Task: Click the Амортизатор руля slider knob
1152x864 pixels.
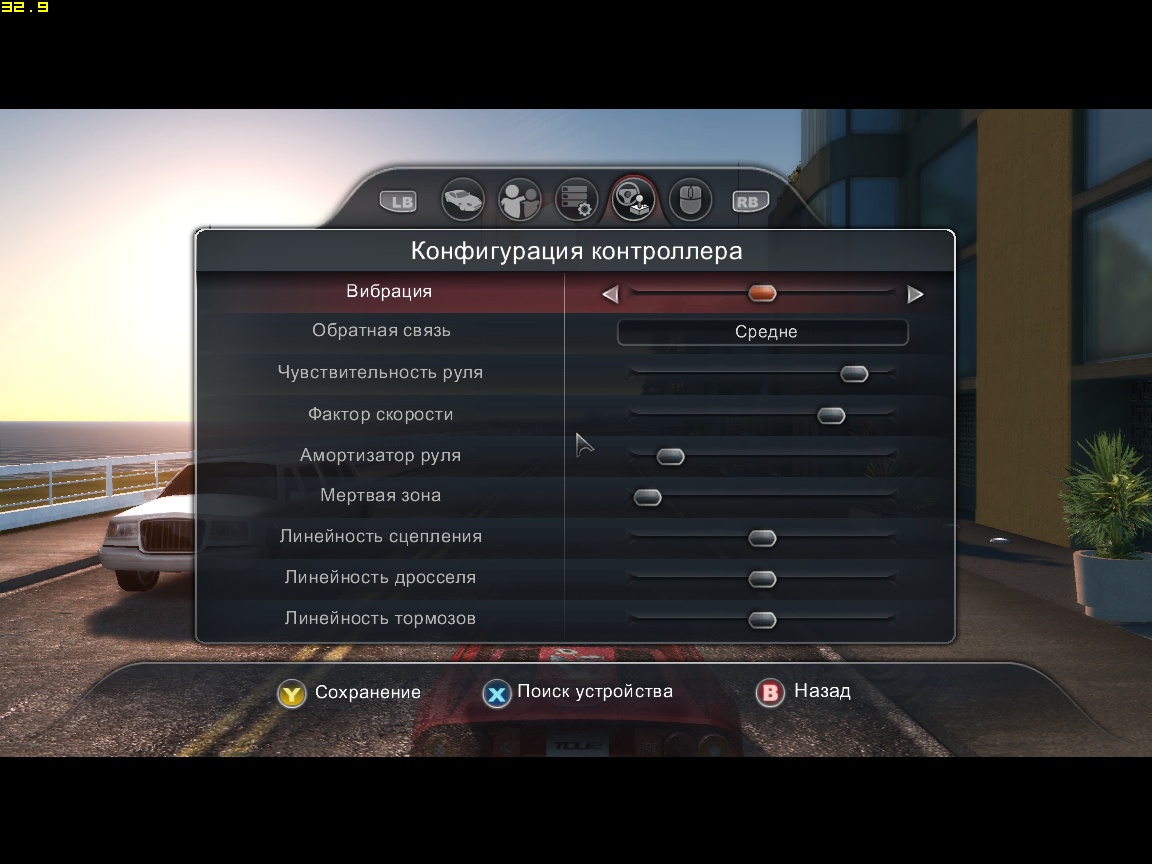Action: click(x=670, y=457)
